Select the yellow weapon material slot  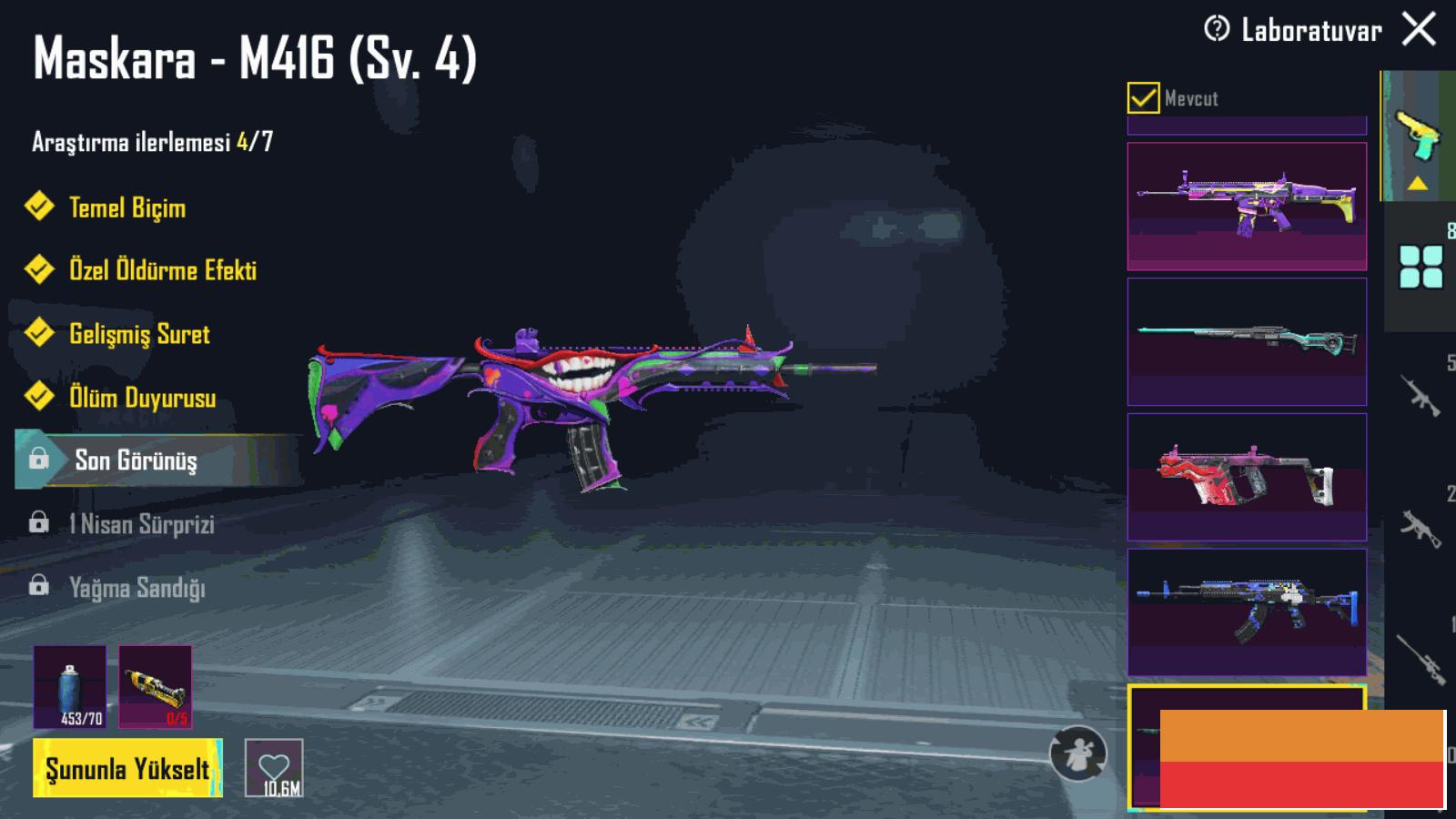coord(155,687)
